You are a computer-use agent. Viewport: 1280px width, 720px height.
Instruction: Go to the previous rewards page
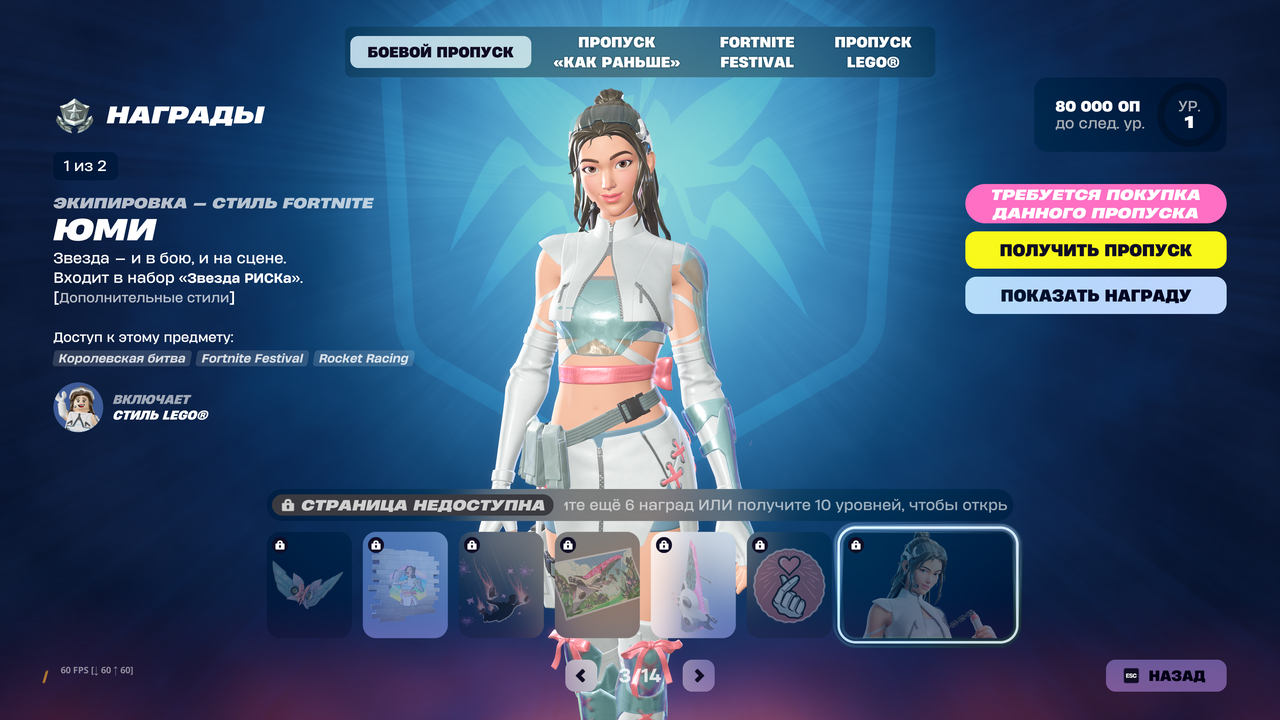point(581,676)
